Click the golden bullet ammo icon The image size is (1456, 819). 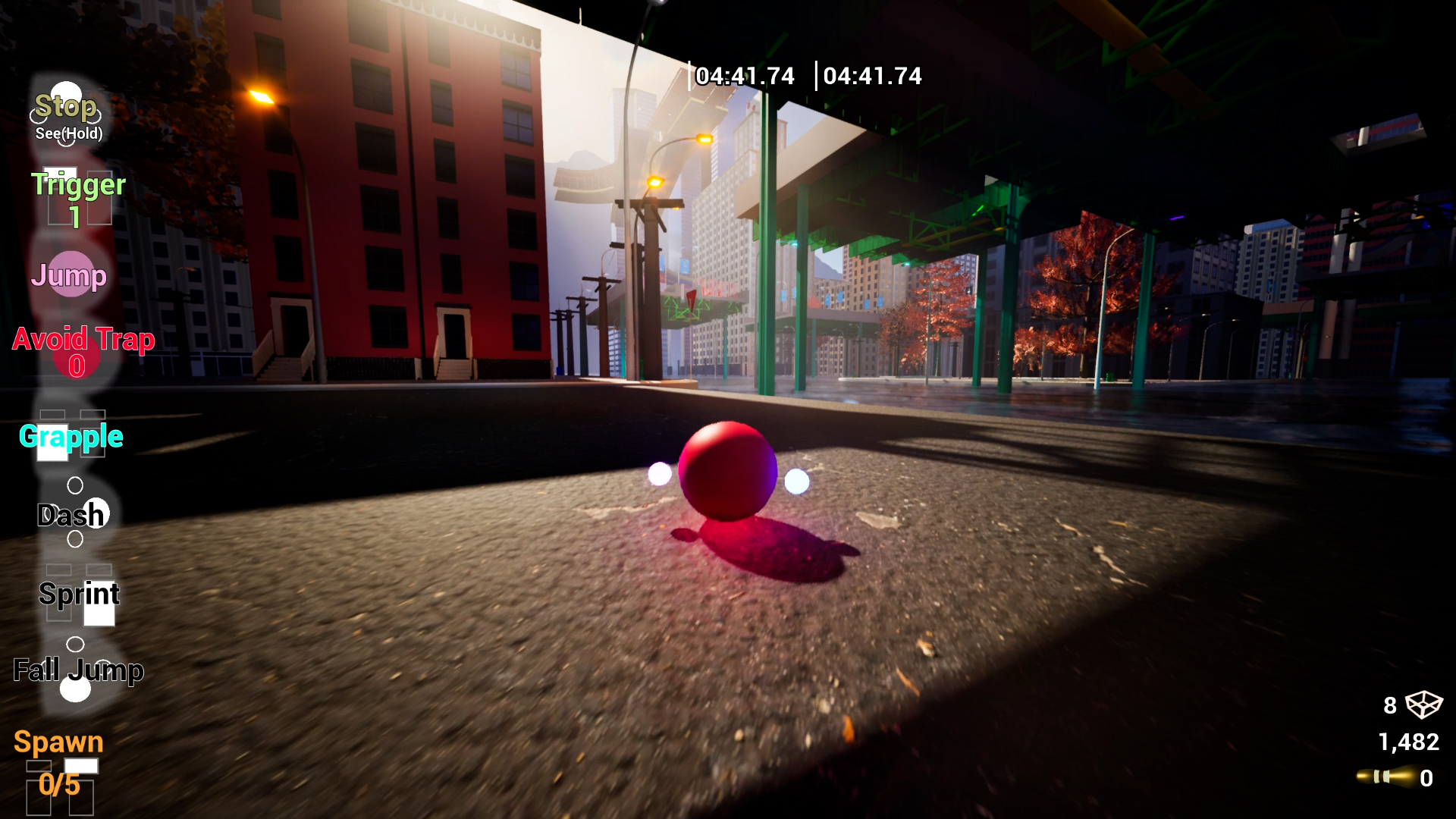click(1389, 776)
